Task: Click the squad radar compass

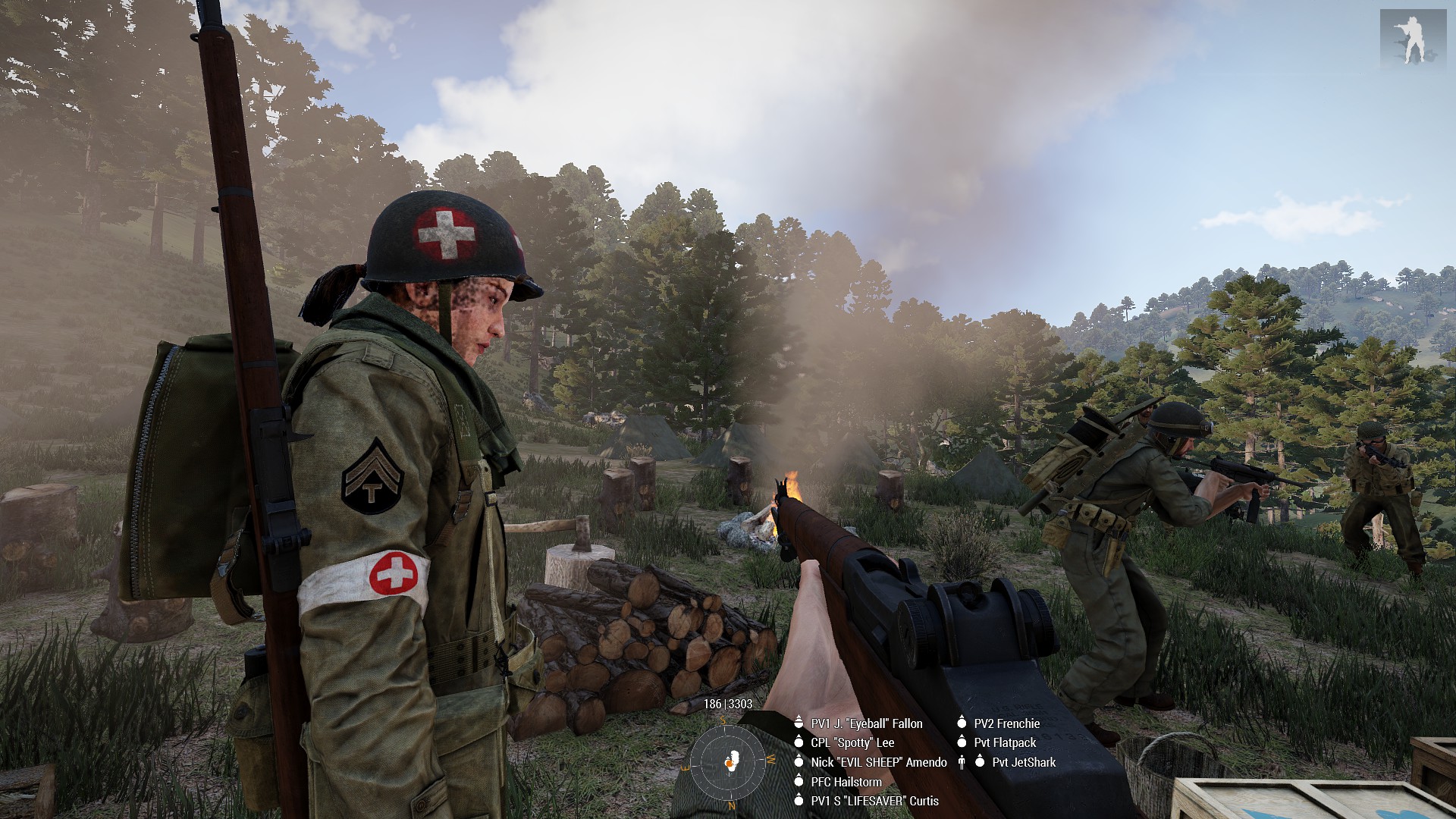Action: click(x=728, y=762)
